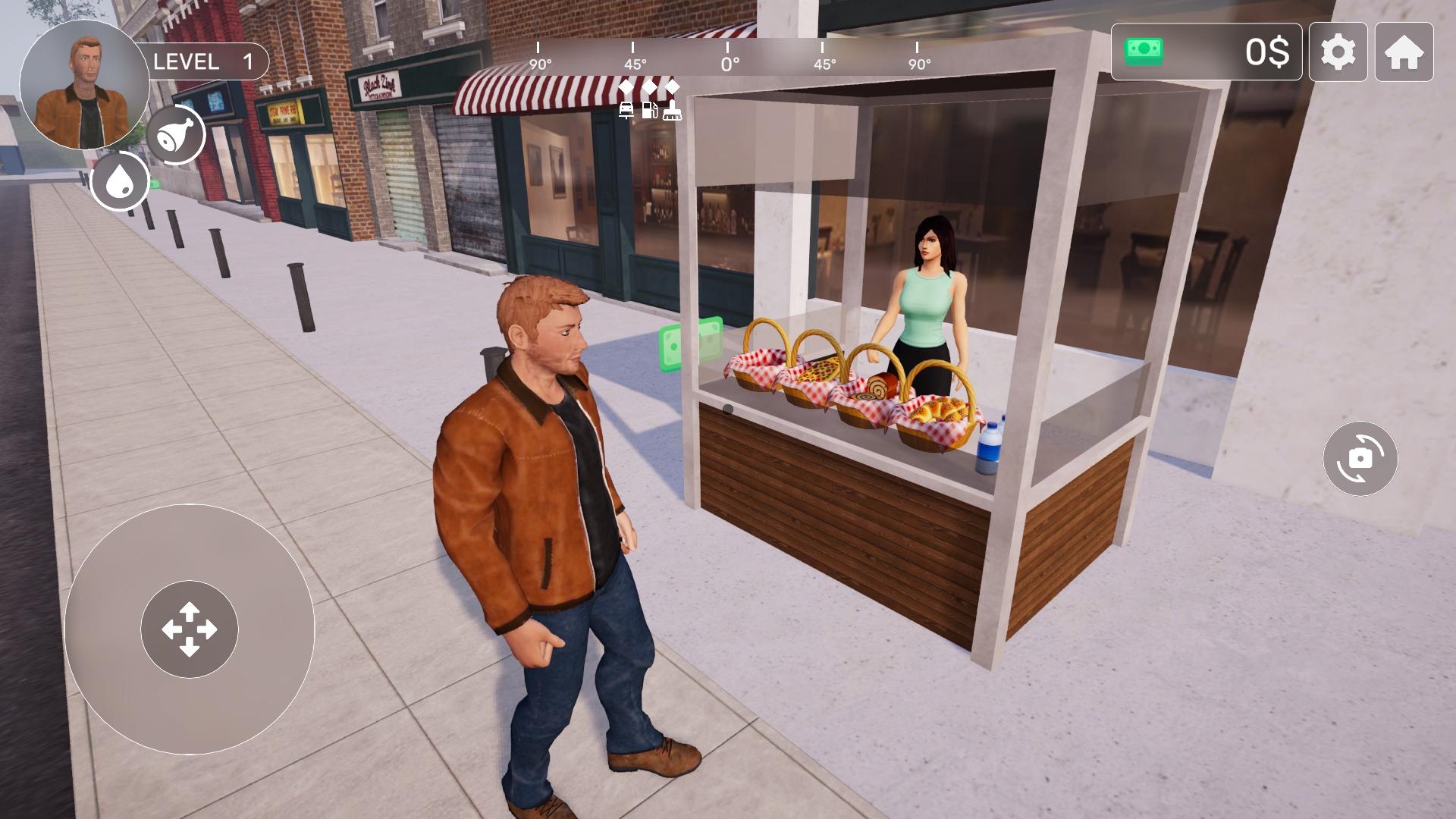Check the hunger meat icon

click(x=176, y=135)
